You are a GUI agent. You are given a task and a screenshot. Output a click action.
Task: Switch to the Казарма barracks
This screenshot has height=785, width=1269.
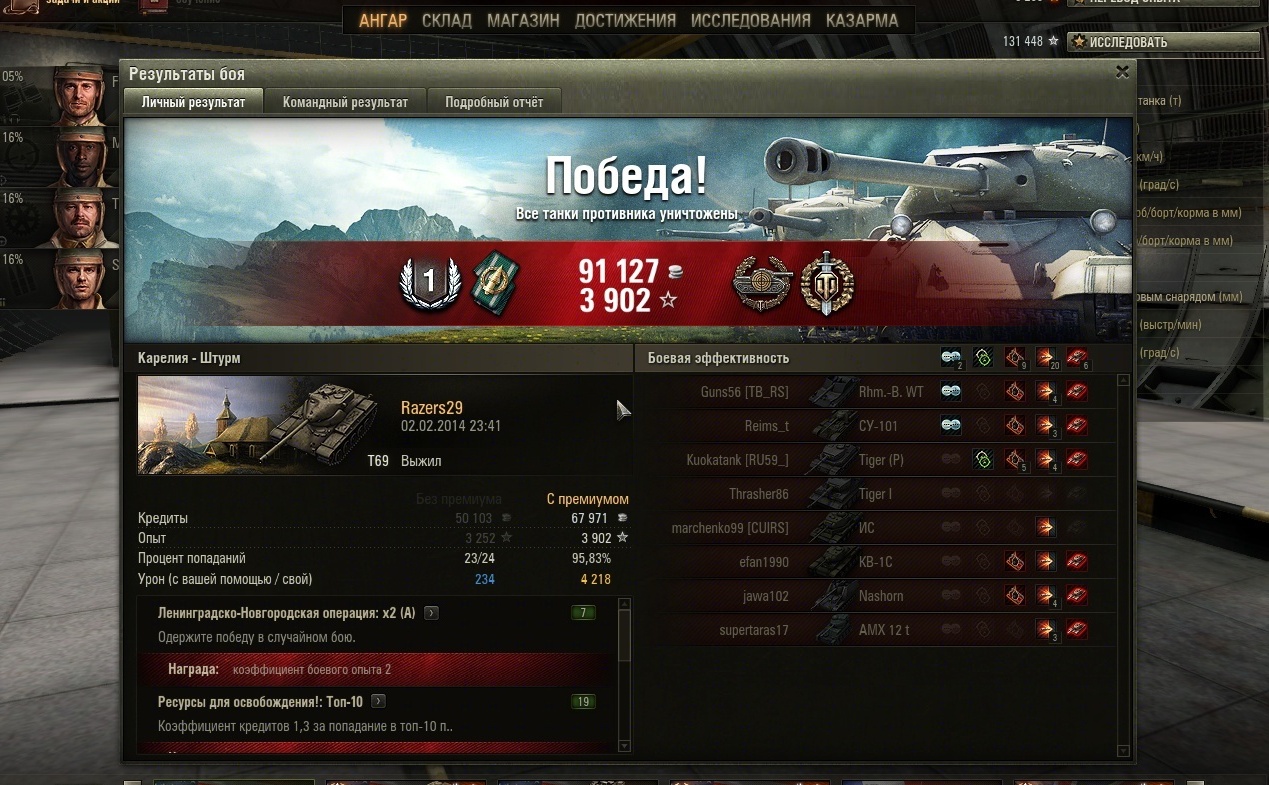click(x=862, y=20)
